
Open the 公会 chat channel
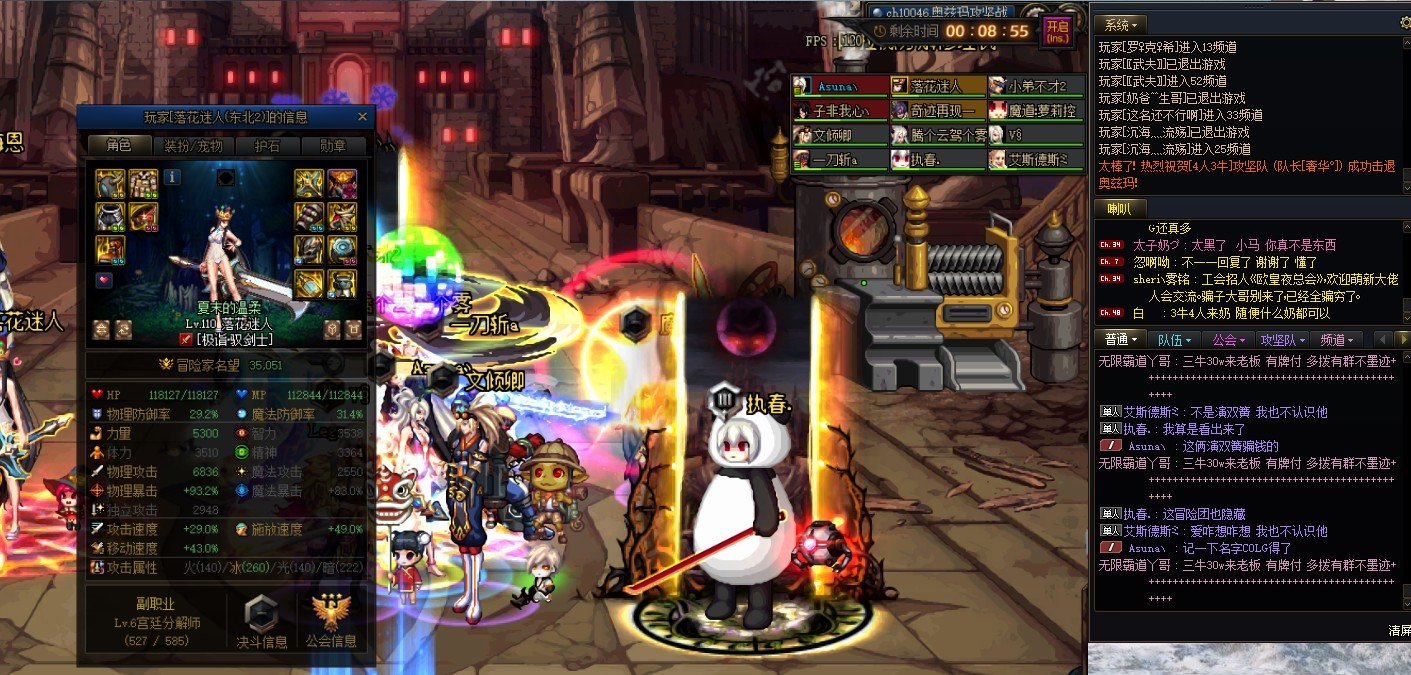tap(1226, 340)
